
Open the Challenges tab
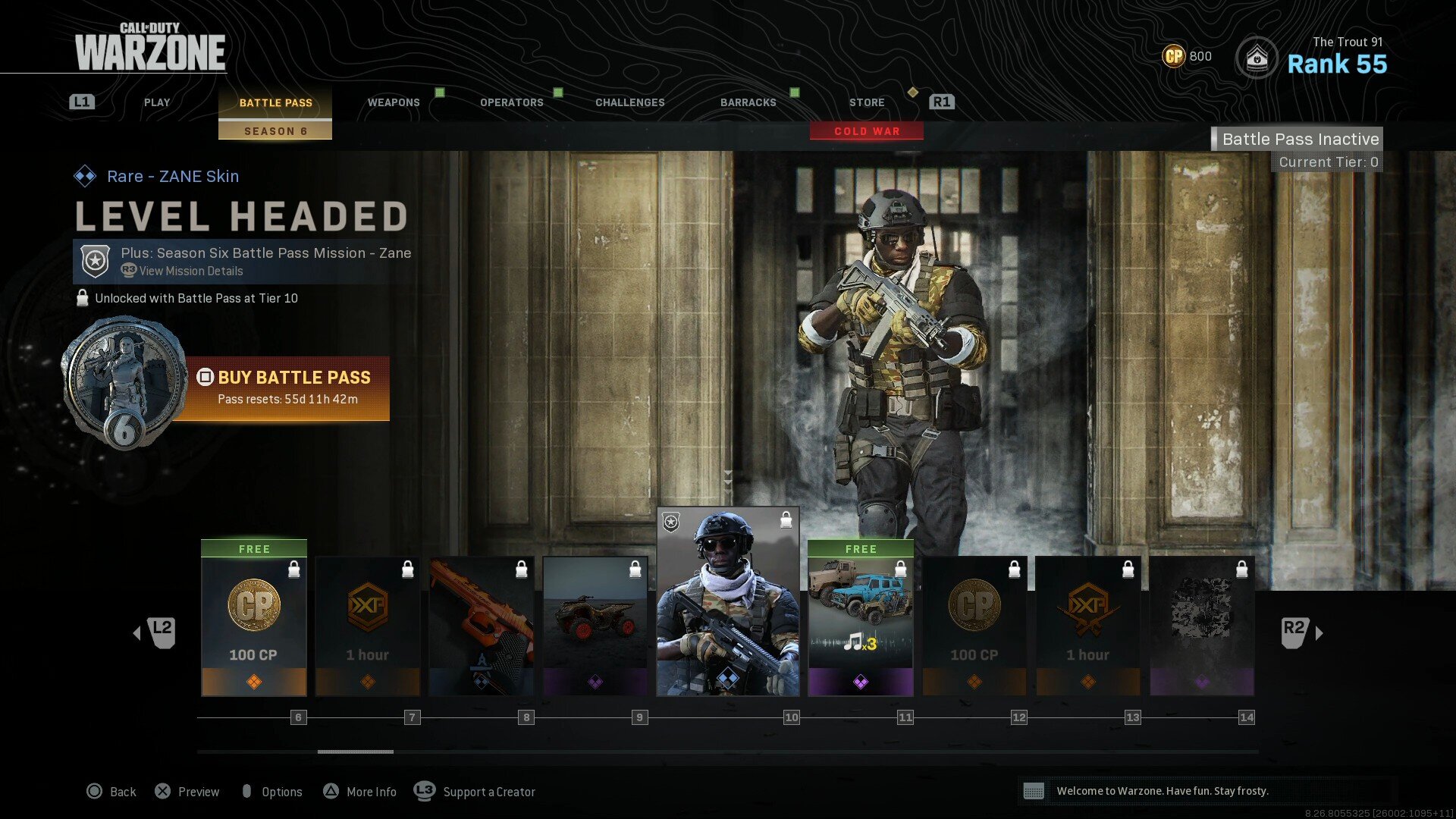click(629, 102)
